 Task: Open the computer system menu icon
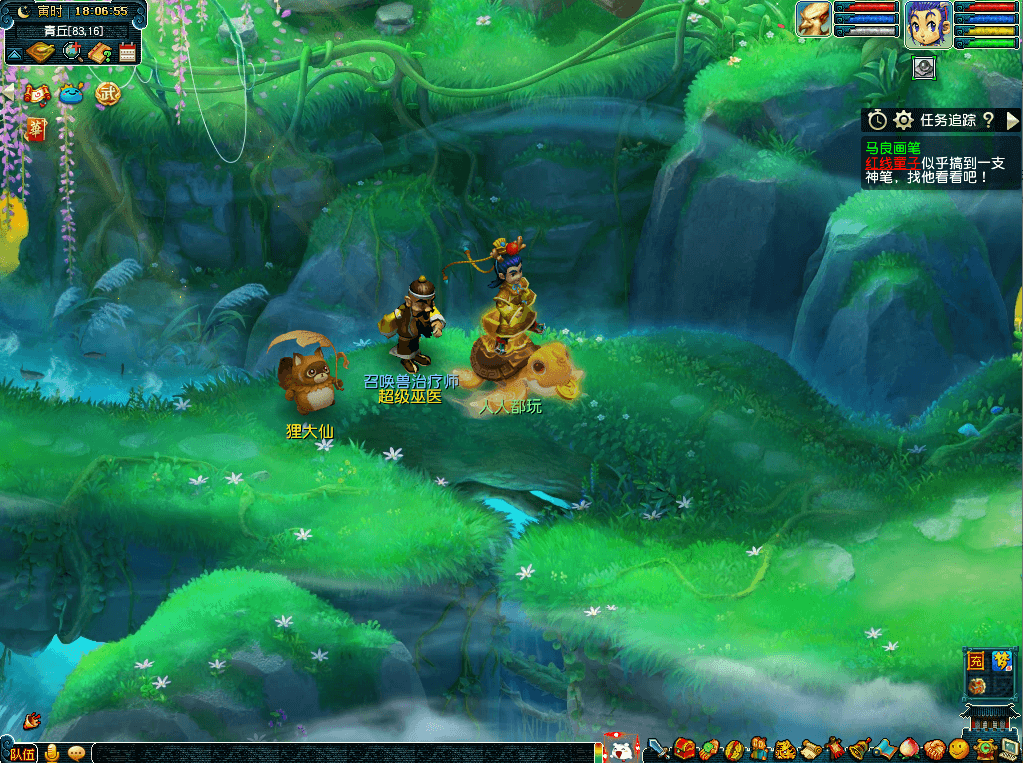click(x=1009, y=748)
